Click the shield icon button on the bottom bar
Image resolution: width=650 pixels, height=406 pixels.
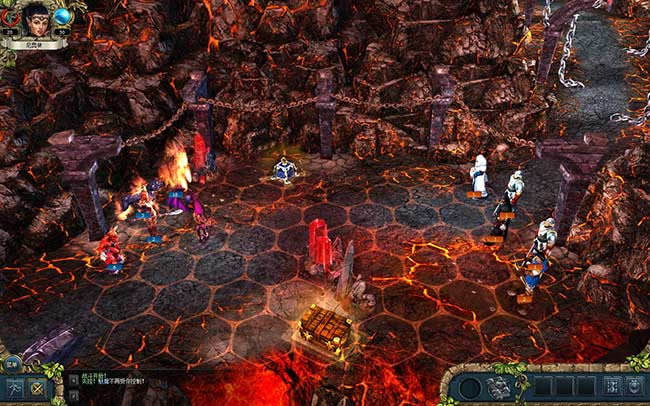[x=634, y=386]
